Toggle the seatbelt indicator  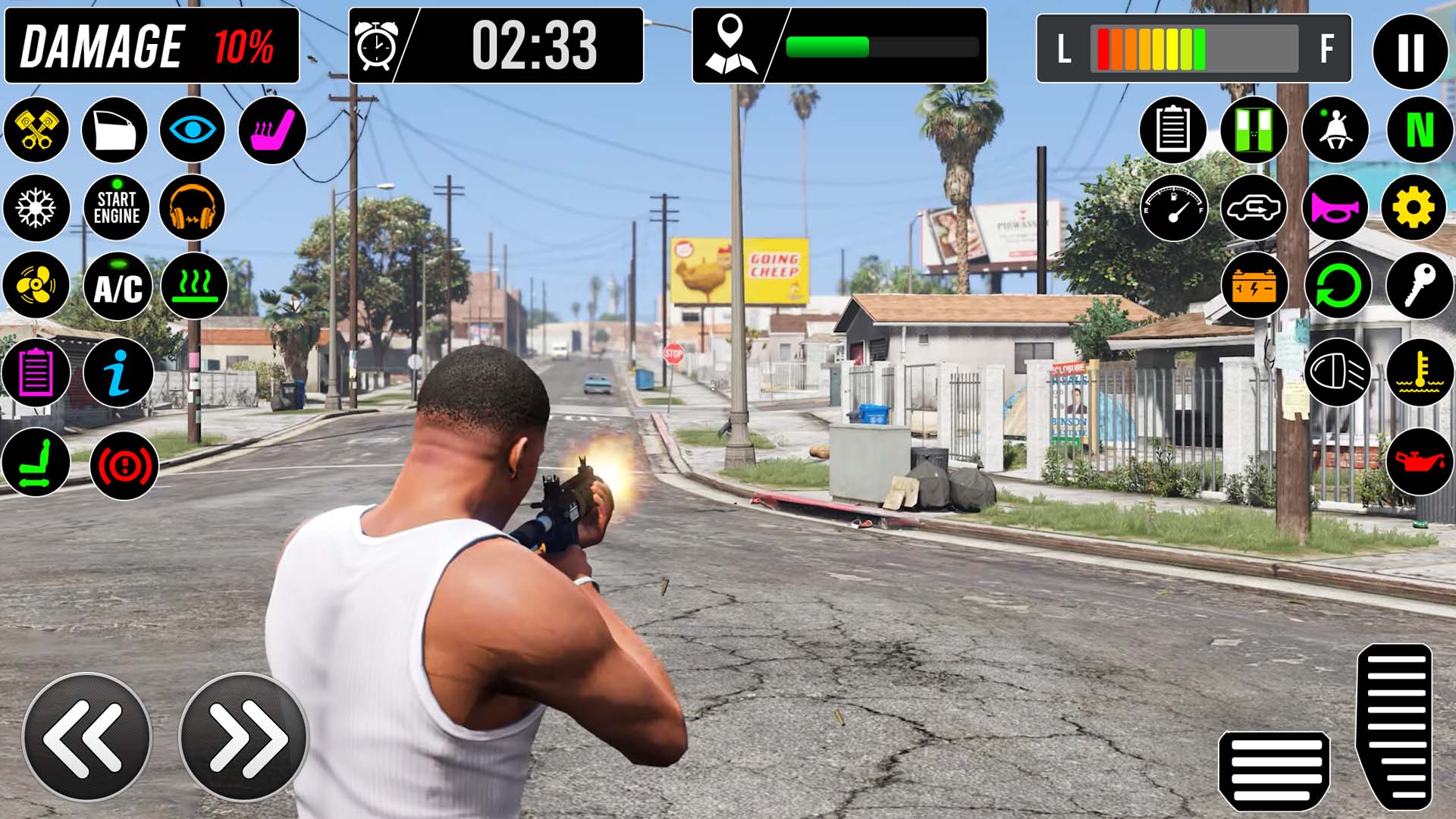click(x=1337, y=130)
